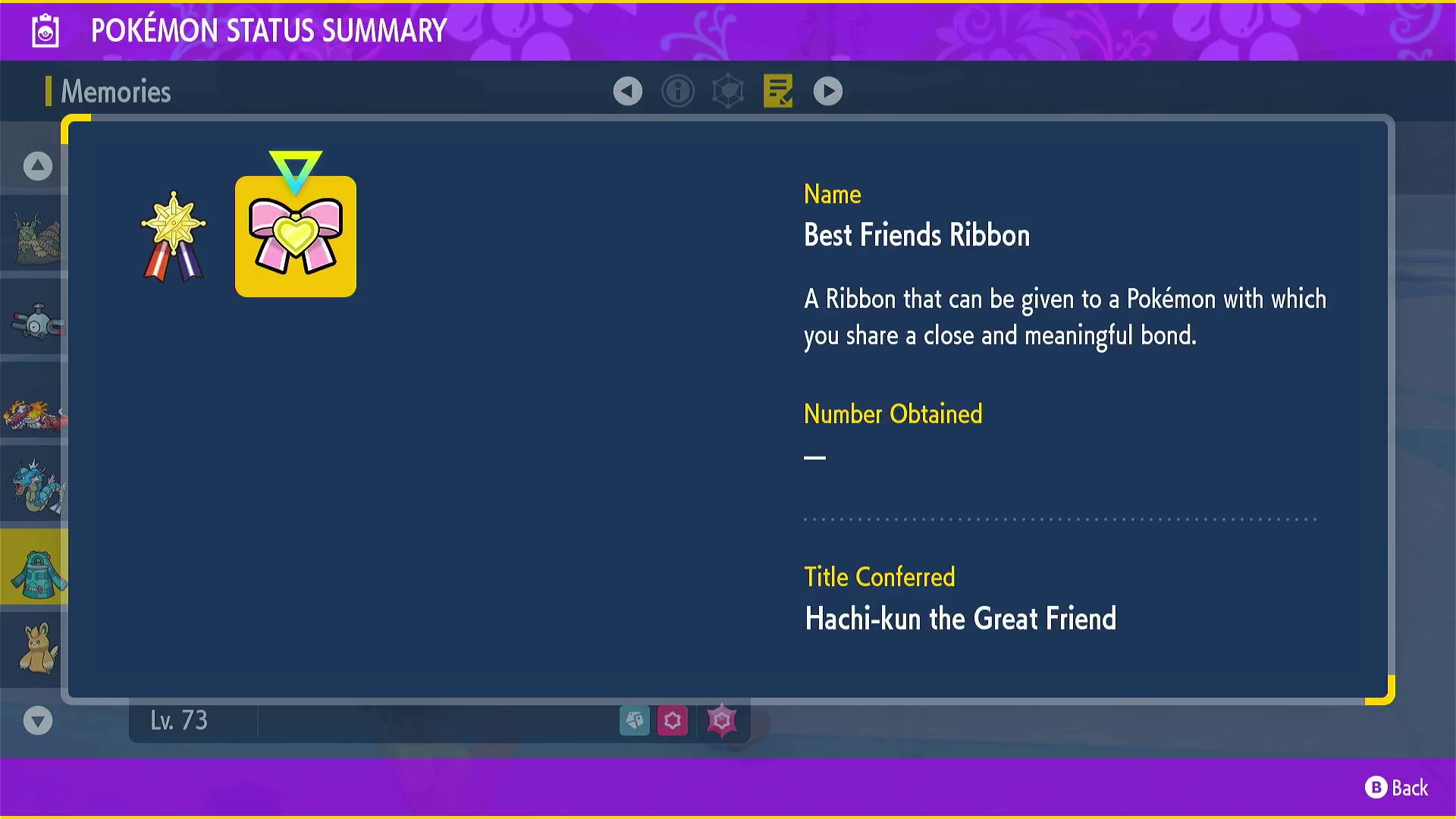This screenshot has width=1456, height=819.
Task: Click the Memories section header
Action: (114, 91)
